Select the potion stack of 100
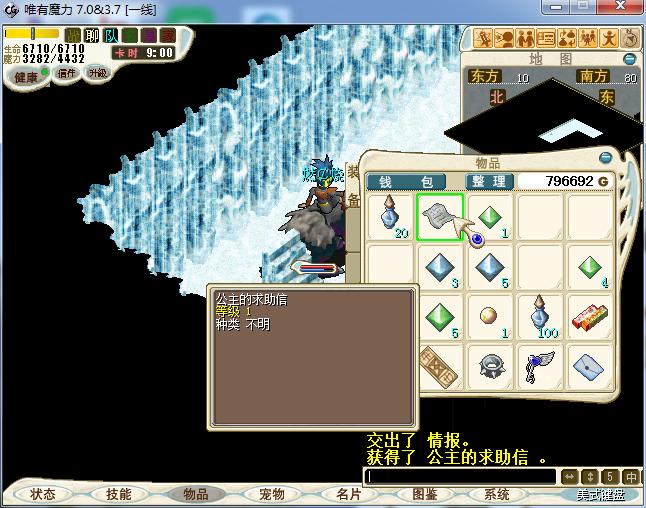The height and width of the screenshot is (508, 646). tap(540, 317)
